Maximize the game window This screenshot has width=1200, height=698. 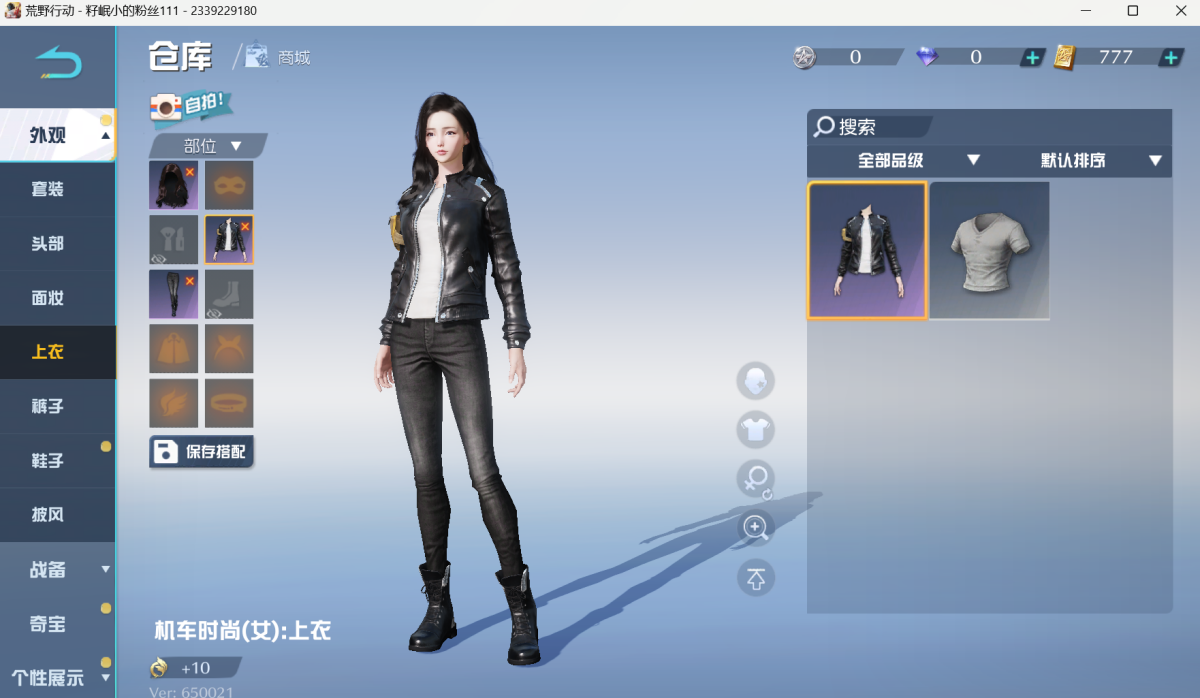(1133, 11)
